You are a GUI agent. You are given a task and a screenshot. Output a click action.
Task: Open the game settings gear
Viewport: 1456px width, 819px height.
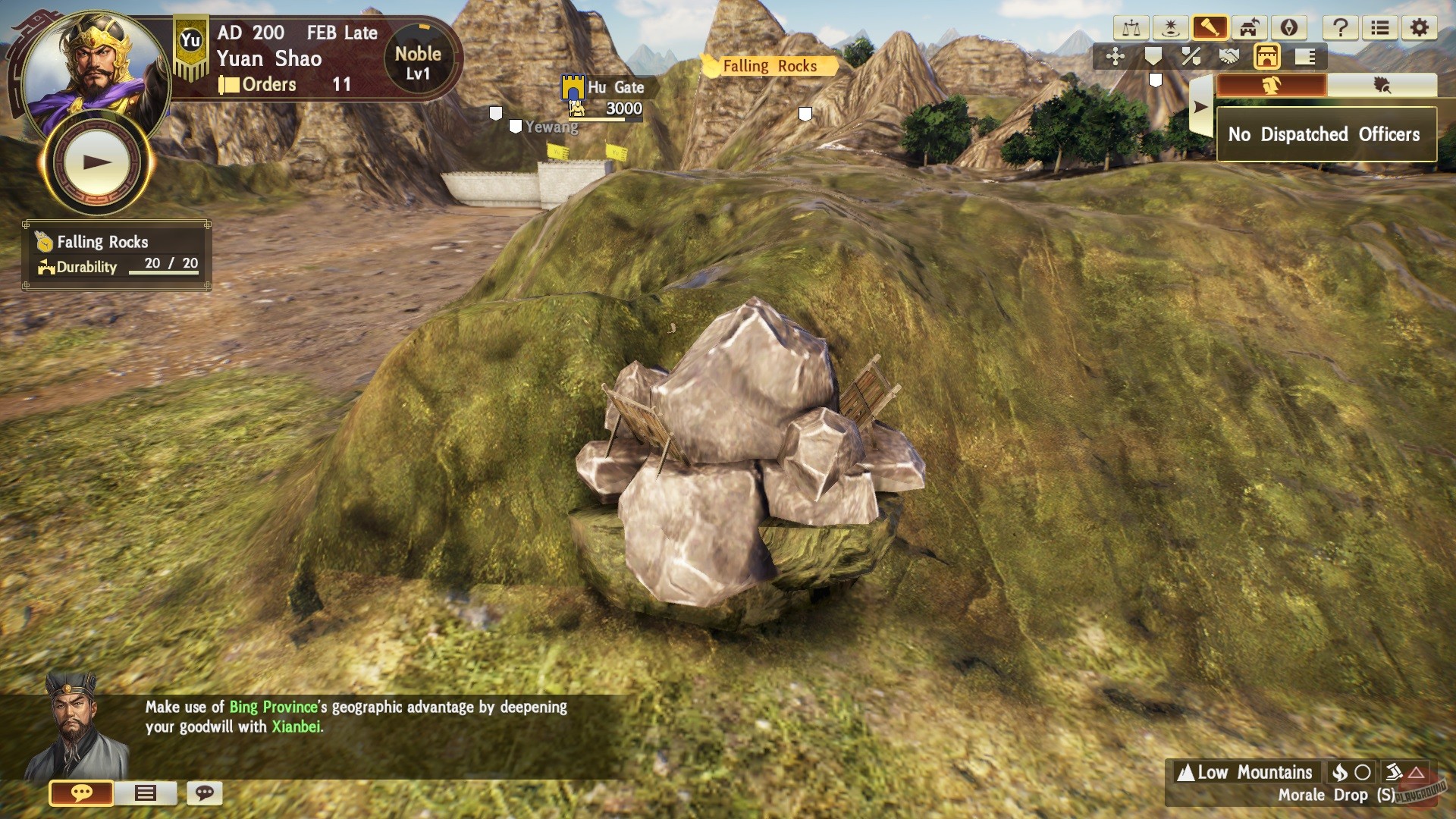click(x=1420, y=28)
